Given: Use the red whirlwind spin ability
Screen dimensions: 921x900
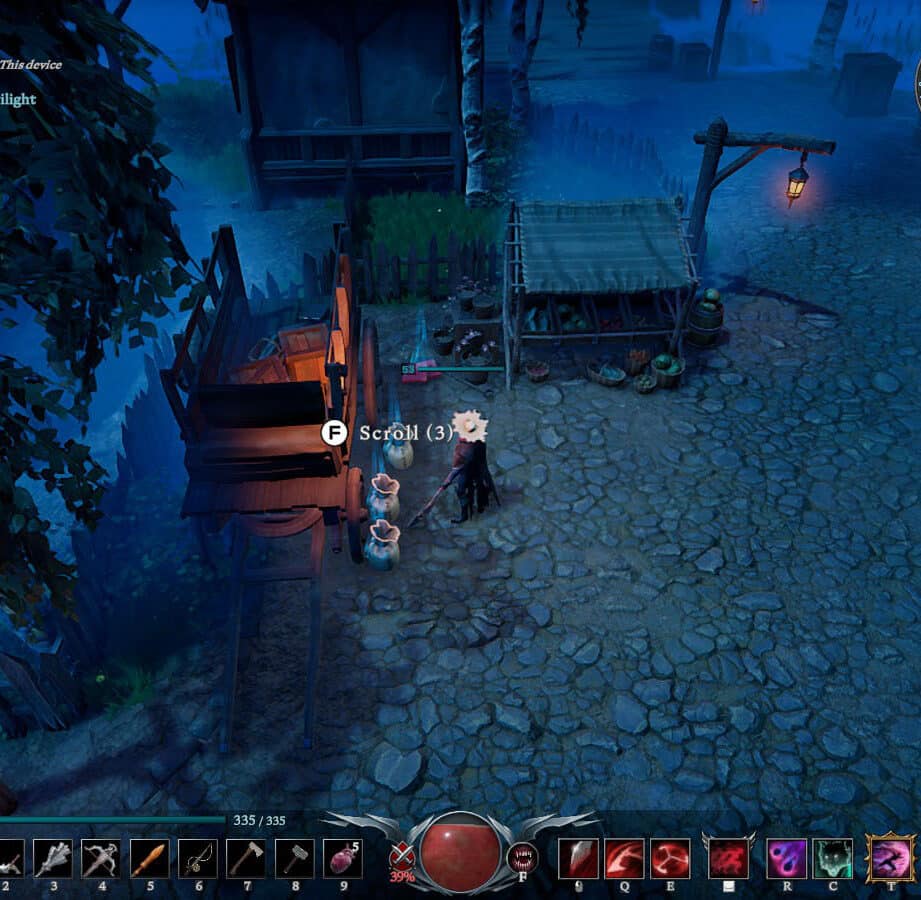Looking at the screenshot, I should [670, 858].
